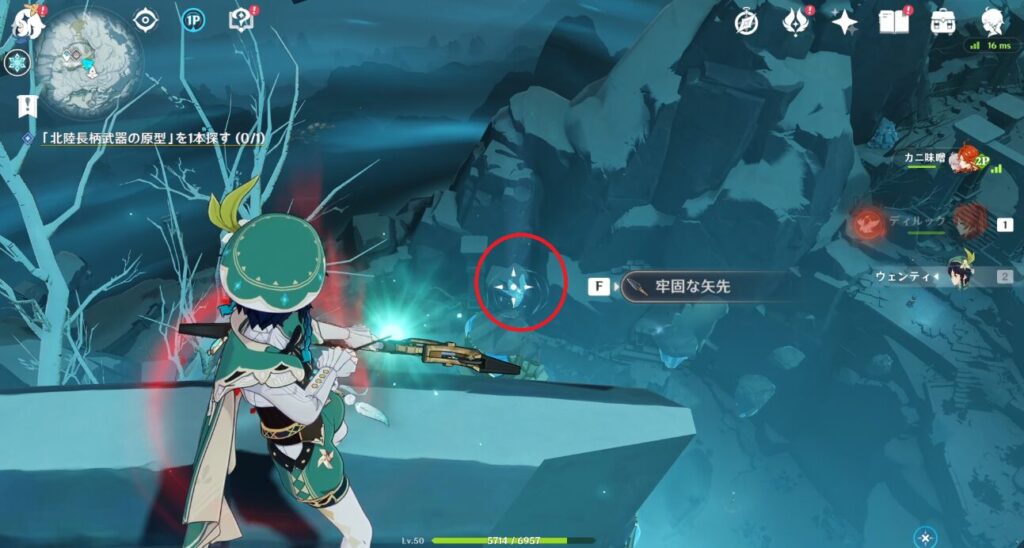
Task: Select co-op player カニ味噌 portrait
Action: point(962,159)
